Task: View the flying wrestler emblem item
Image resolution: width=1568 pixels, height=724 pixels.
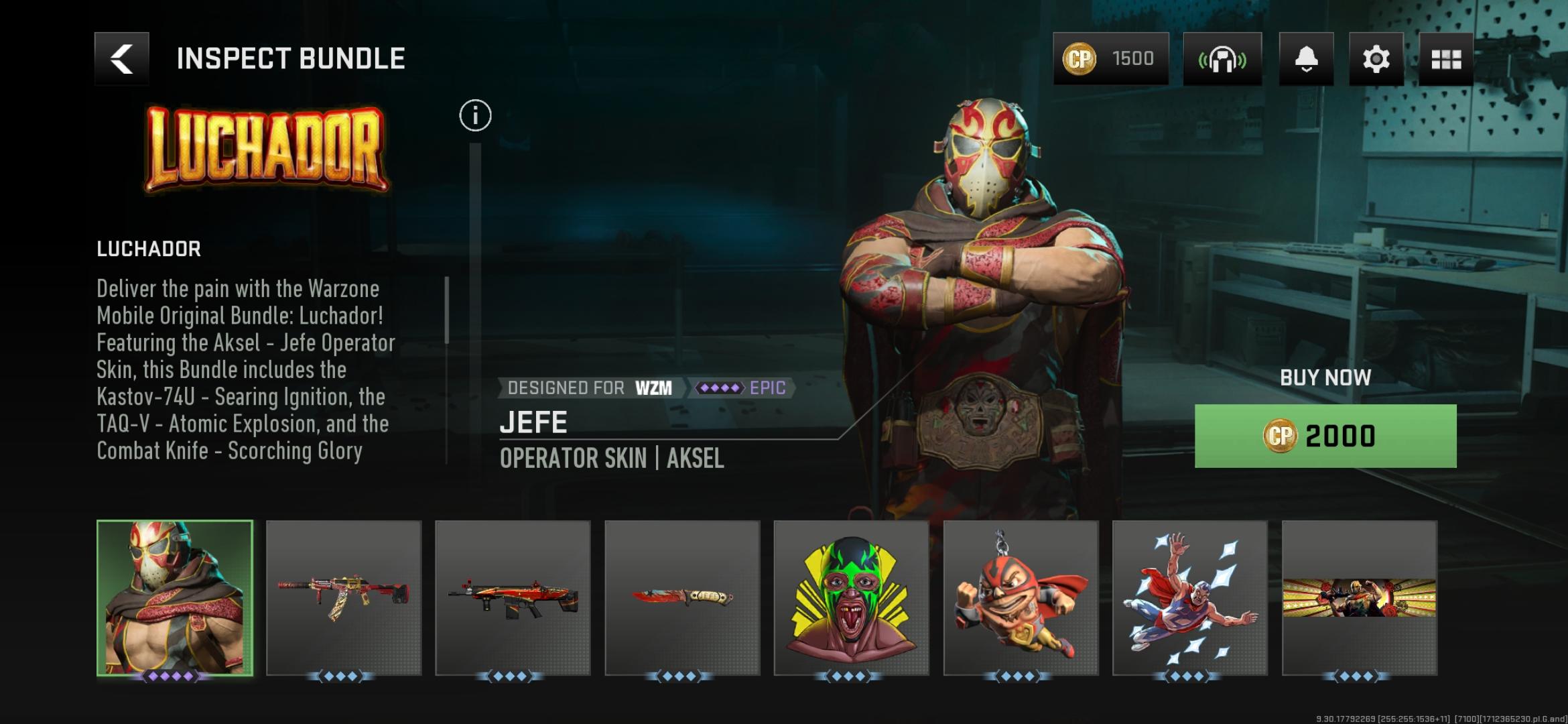Action: (x=1190, y=597)
